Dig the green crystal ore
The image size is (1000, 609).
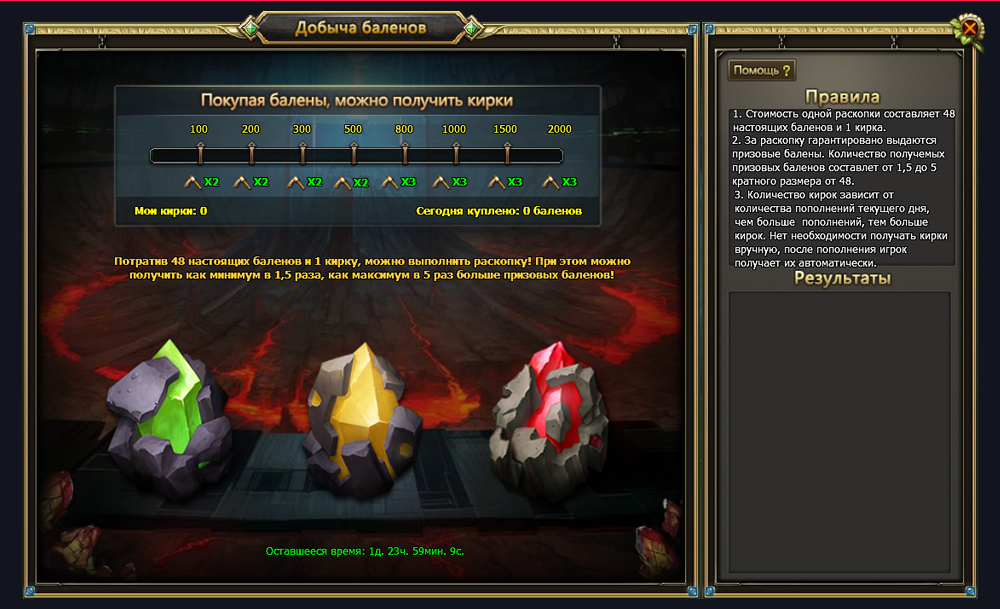tap(171, 417)
